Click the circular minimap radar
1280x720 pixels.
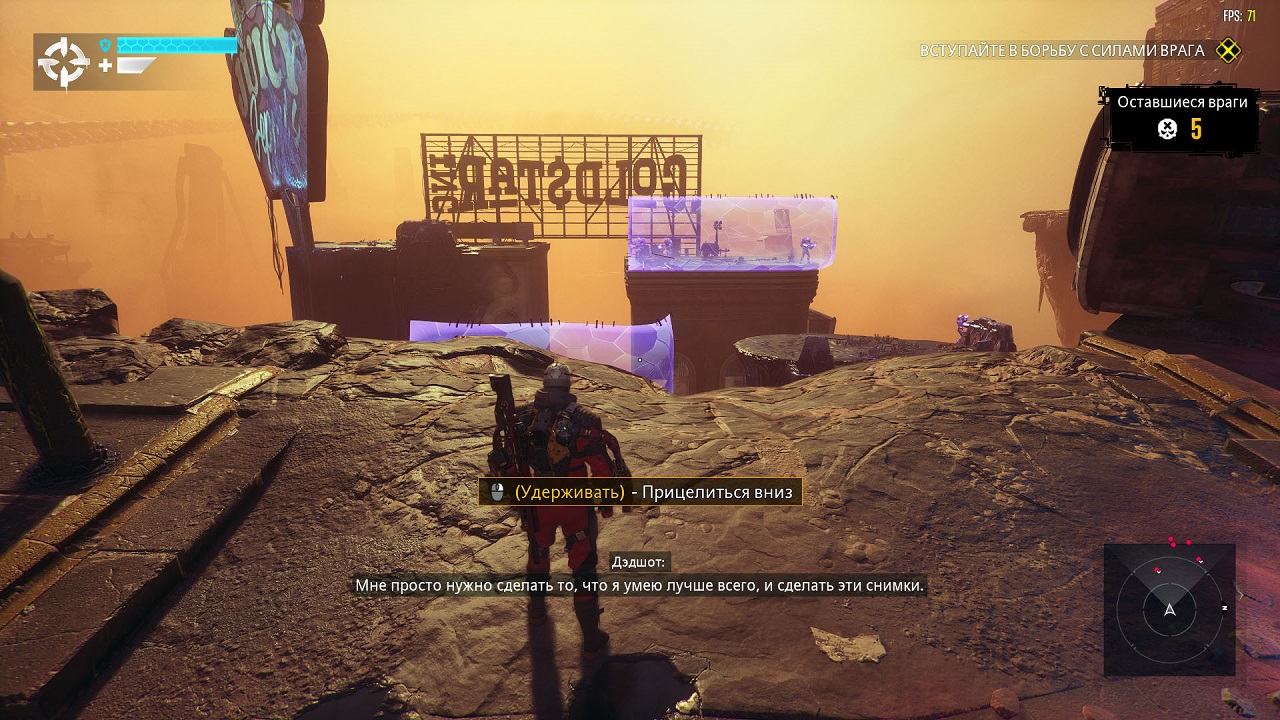1169,609
